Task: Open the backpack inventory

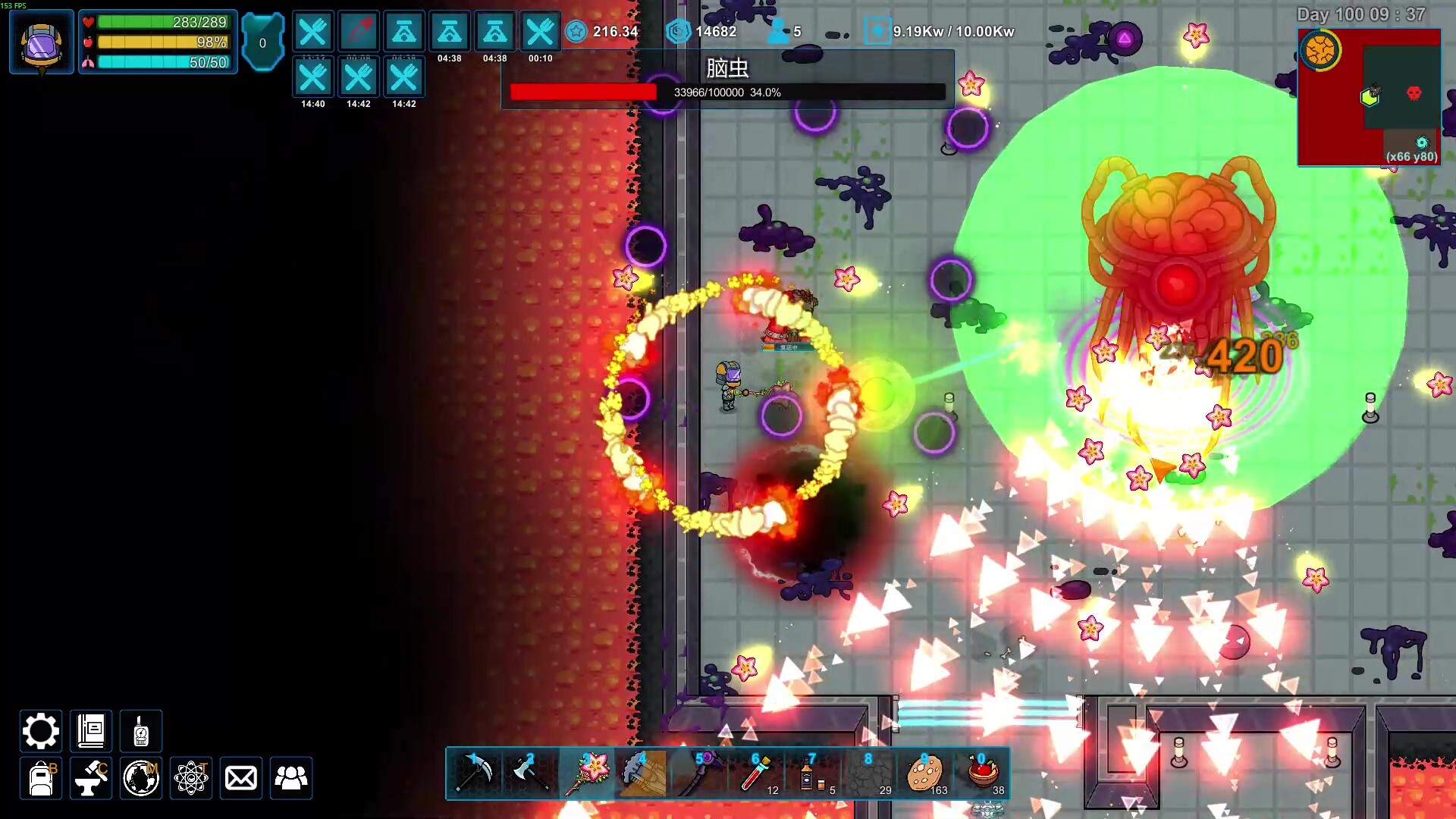Action: coord(41,778)
